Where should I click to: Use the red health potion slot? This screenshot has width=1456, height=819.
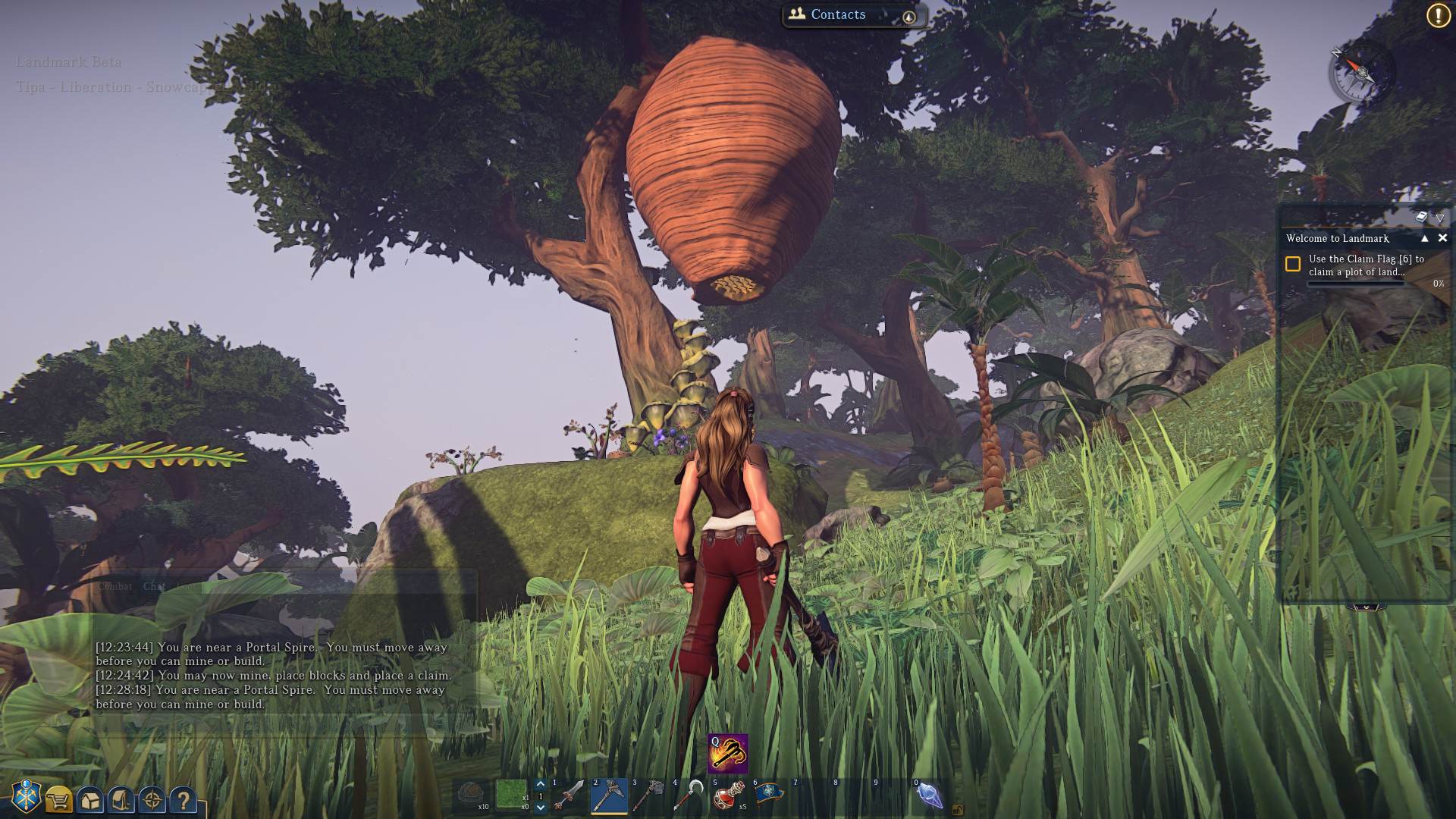(x=729, y=795)
